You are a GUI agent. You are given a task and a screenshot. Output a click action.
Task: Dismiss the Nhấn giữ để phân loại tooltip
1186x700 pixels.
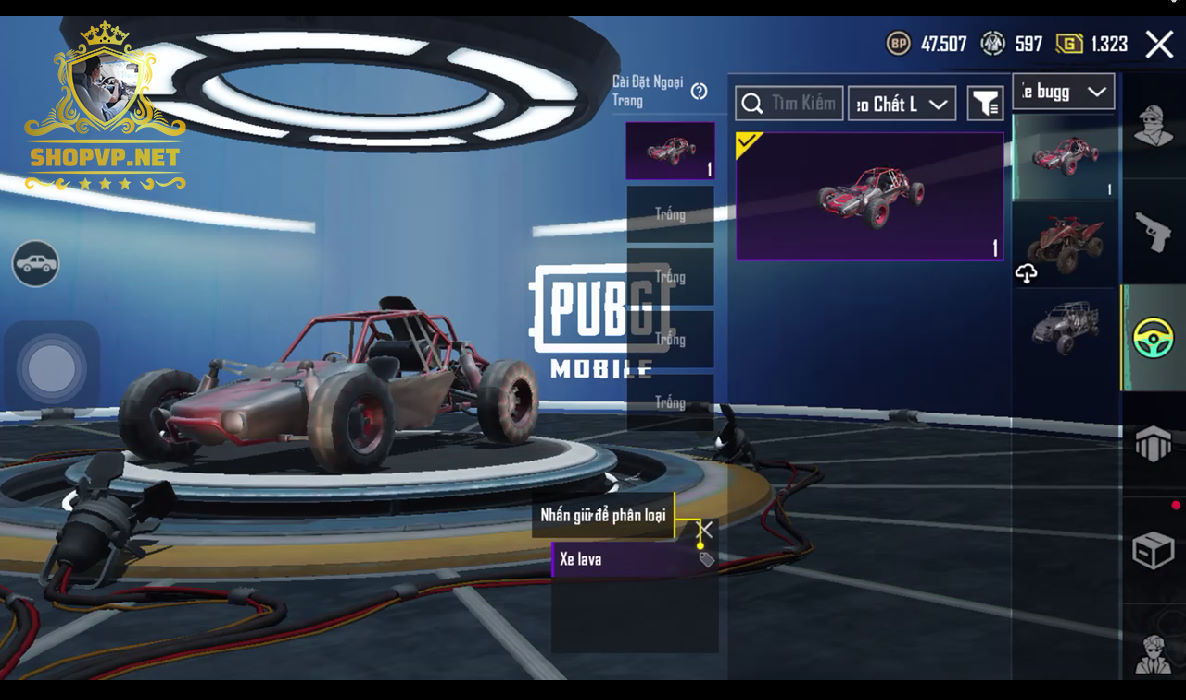point(705,529)
